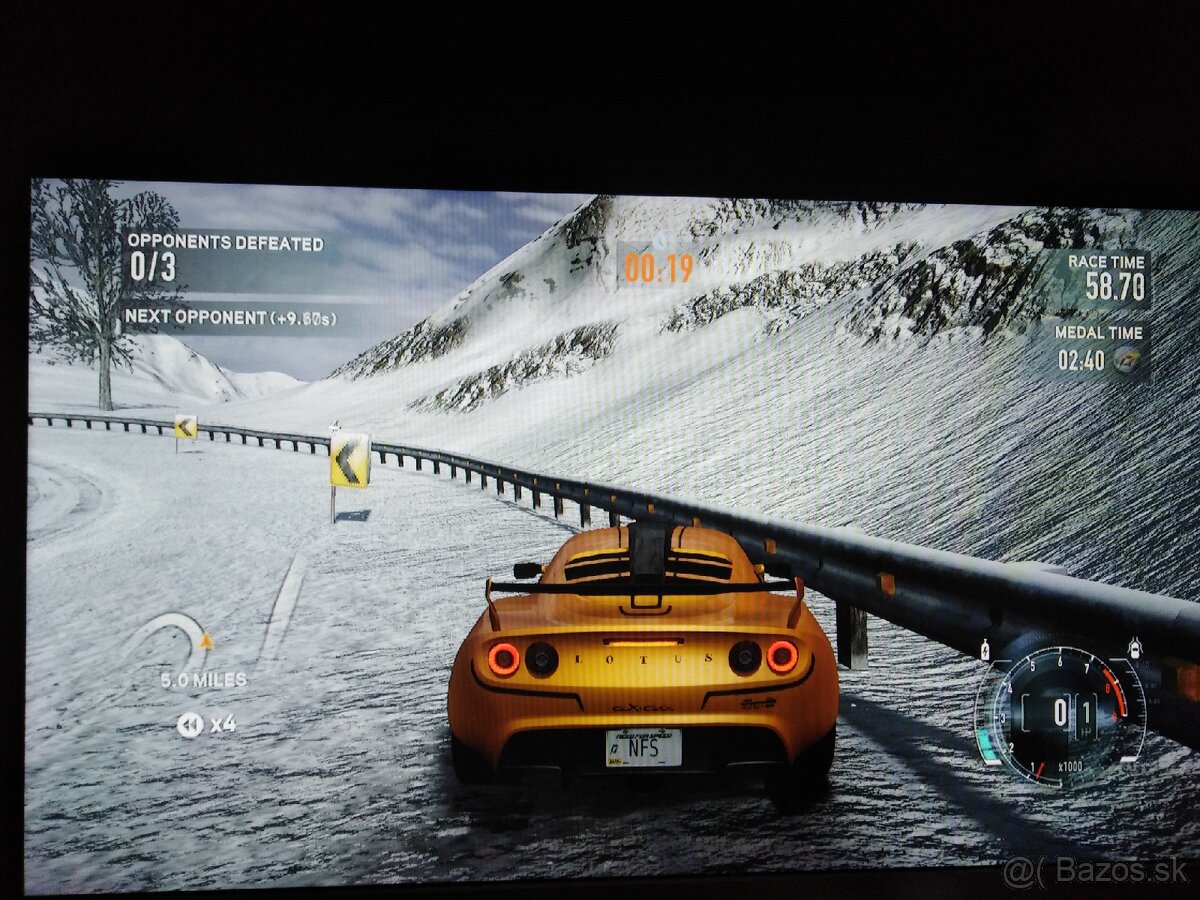Click the Bazos.sk watermark
The width and height of the screenshot is (1200, 900).
1096,872
